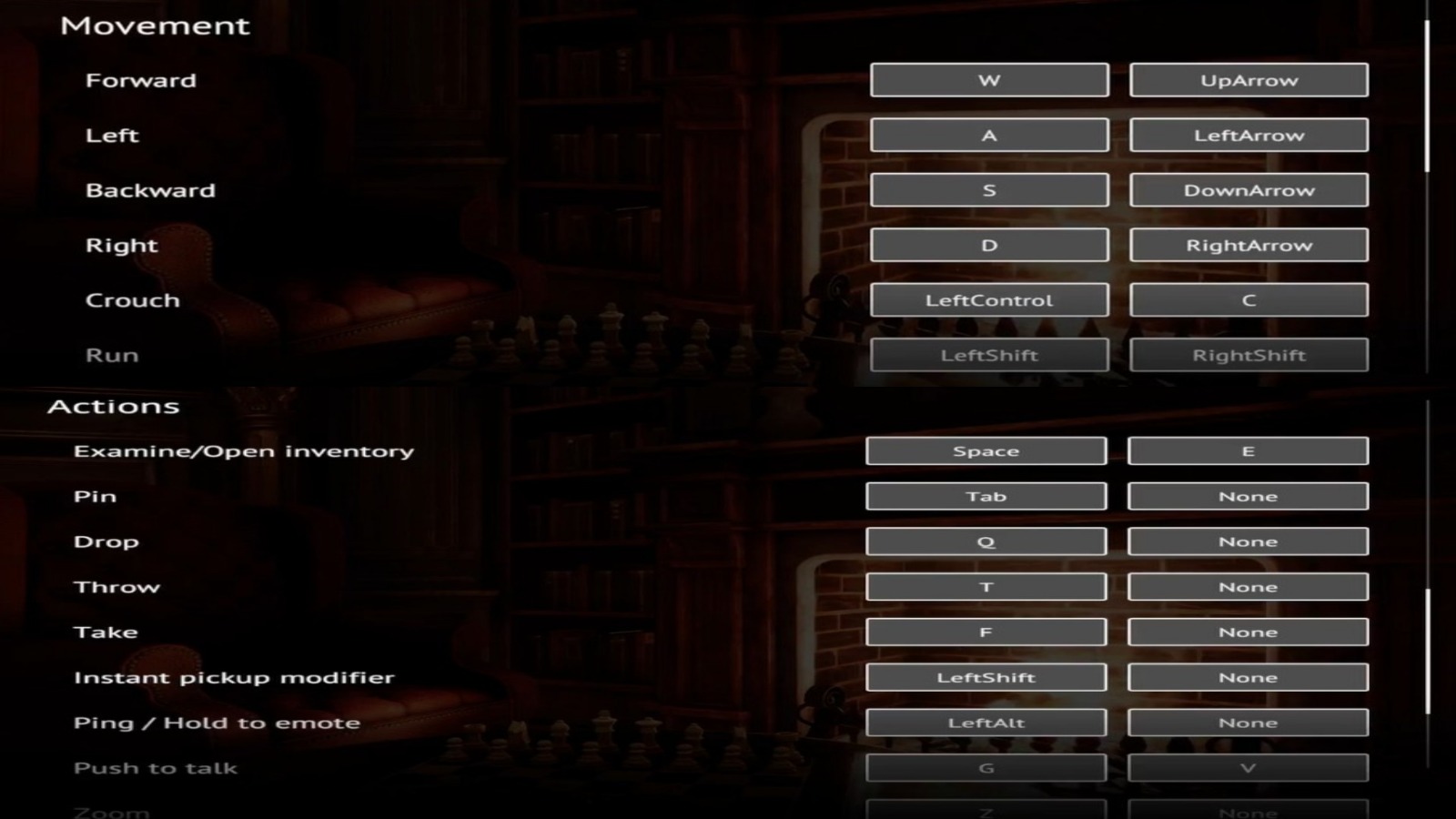Click the Q binding for Drop
Screen dimensions: 1456x819
pyautogui.click(x=986, y=541)
